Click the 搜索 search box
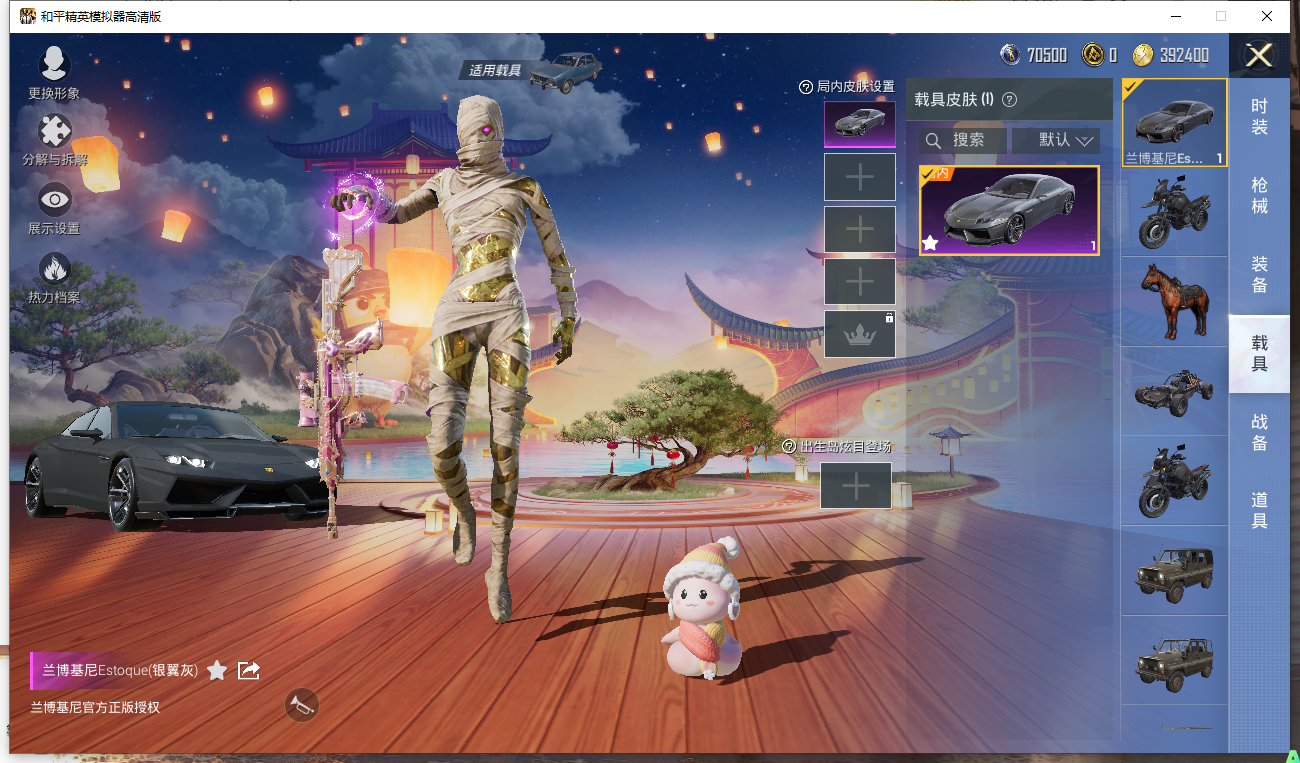The image size is (1300, 763). (962, 140)
